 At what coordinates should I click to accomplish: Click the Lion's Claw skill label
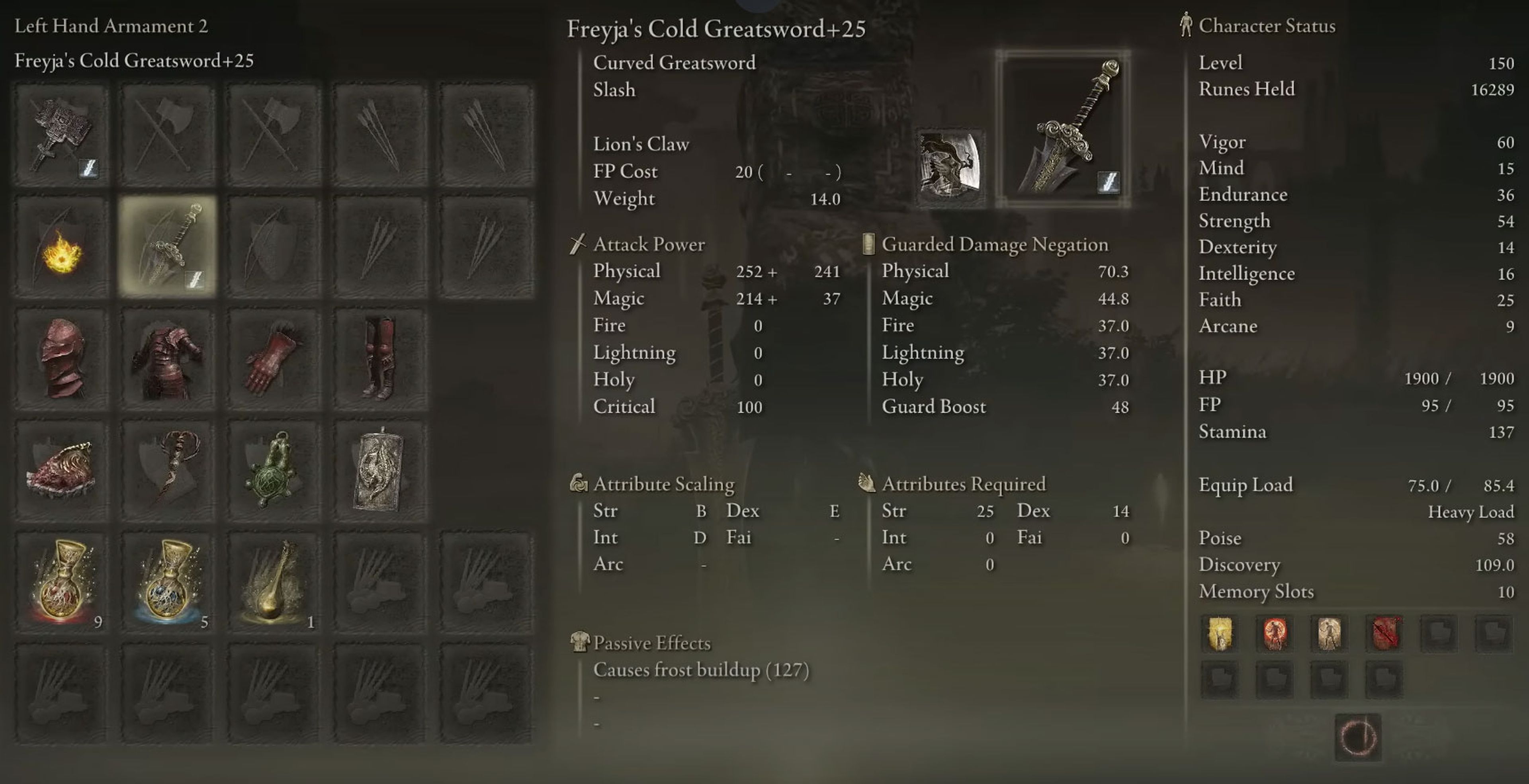(x=640, y=144)
